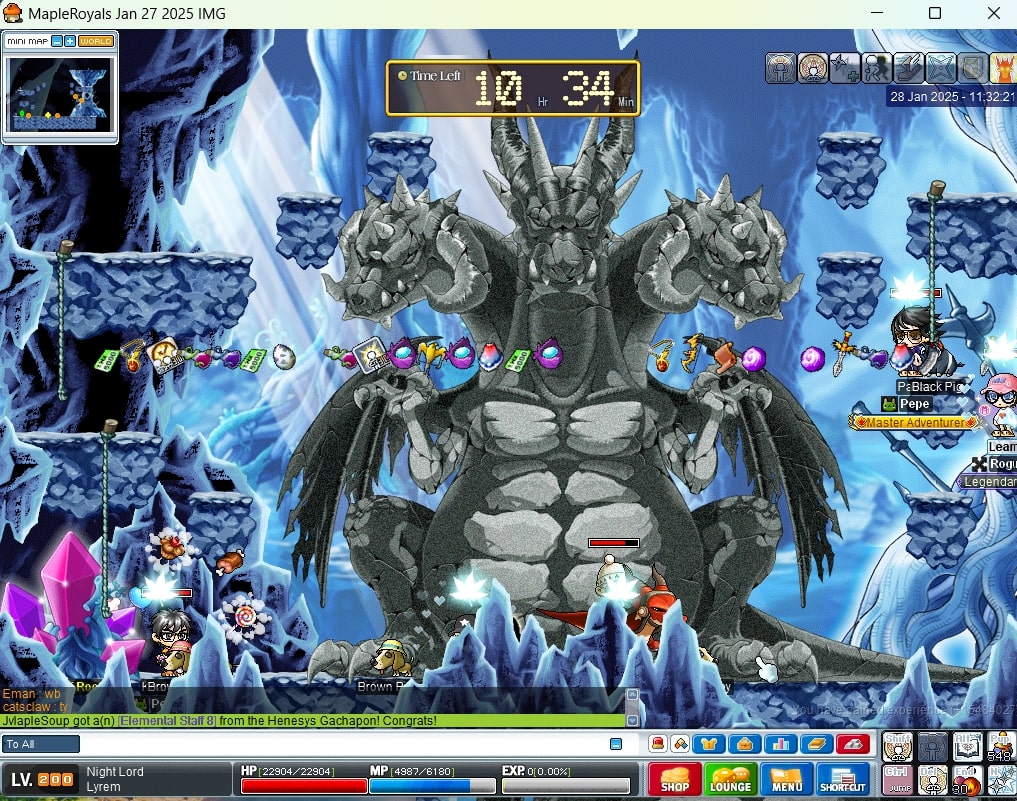The width and height of the screenshot is (1017, 801).
Task: Open the Lounge button
Action: (730, 780)
